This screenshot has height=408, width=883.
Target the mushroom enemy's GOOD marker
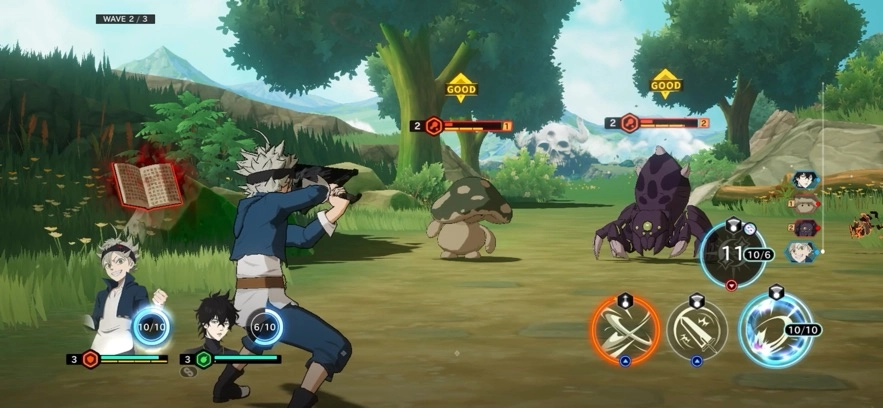[x=461, y=88]
